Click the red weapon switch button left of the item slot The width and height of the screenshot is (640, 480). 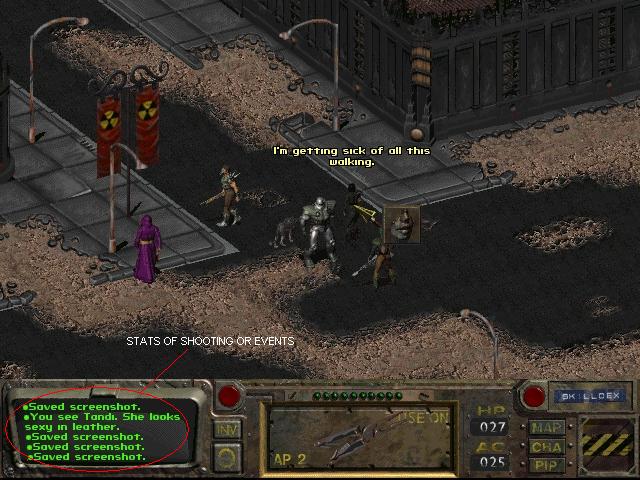229,396
